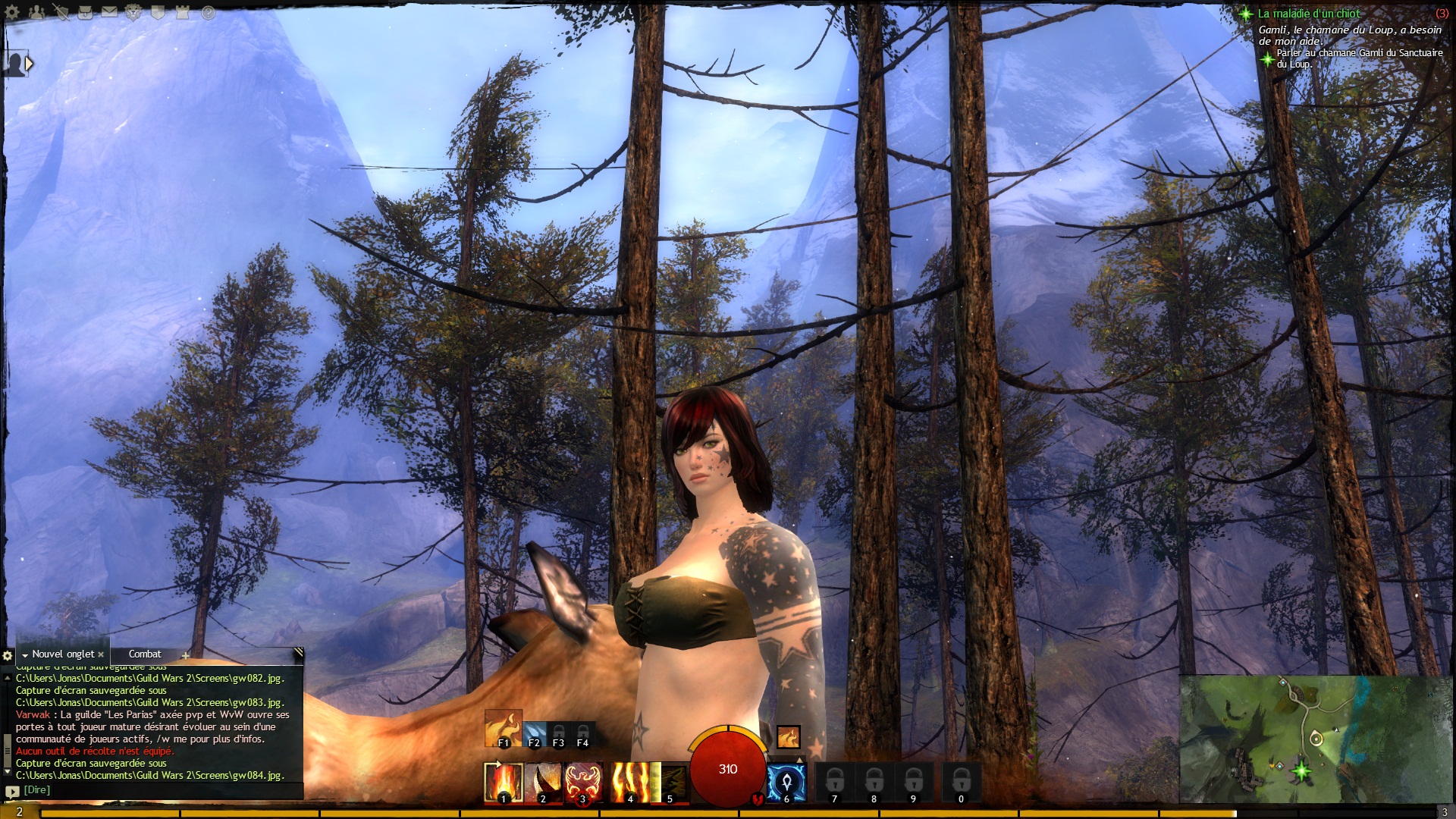The image size is (1456, 819).
Task: Switch to the F2 water attunement
Action: point(534,734)
